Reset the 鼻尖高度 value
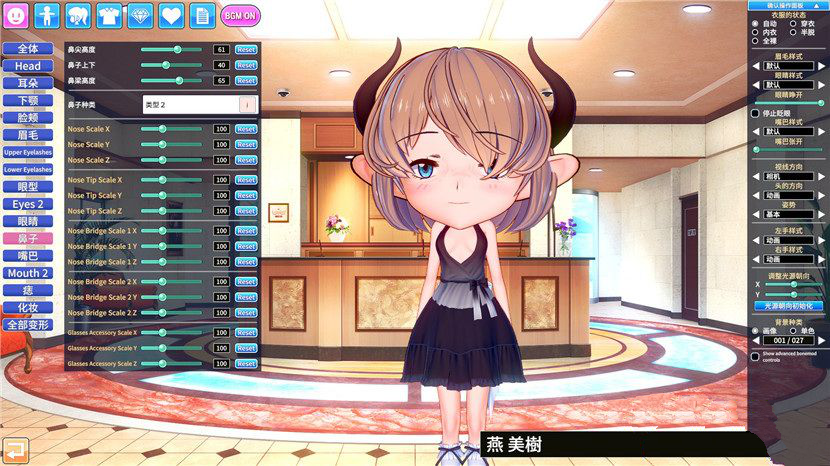This screenshot has height=466, width=830. 246,49
